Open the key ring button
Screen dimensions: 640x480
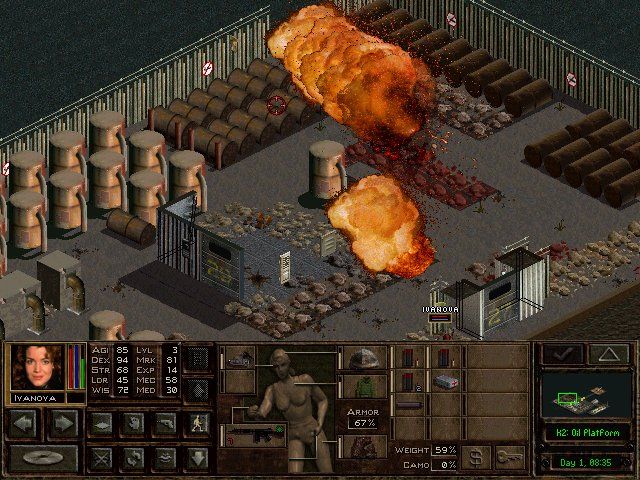pyautogui.click(x=510, y=457)
